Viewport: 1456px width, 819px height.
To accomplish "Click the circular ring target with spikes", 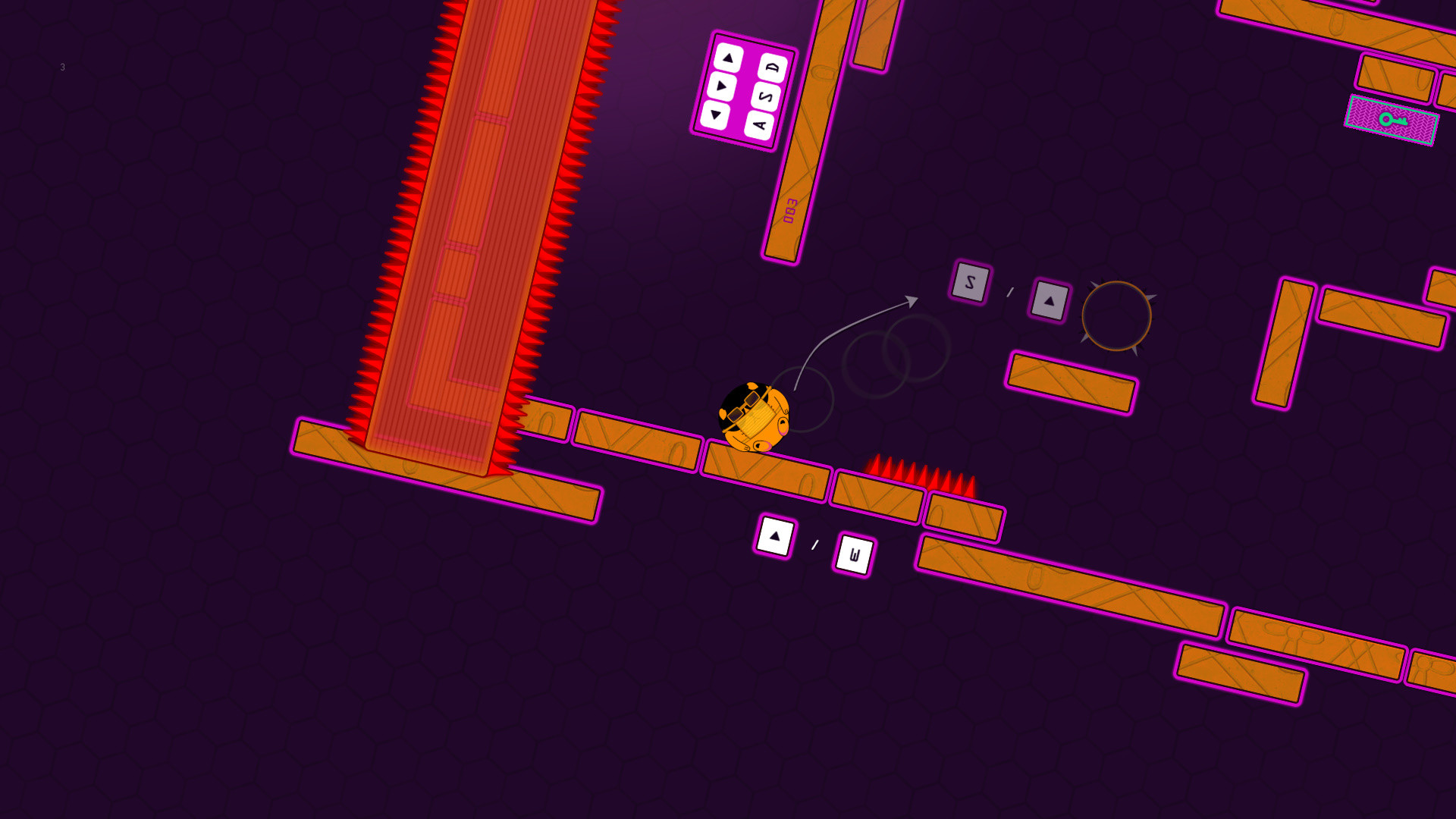I will point(1117,316).
